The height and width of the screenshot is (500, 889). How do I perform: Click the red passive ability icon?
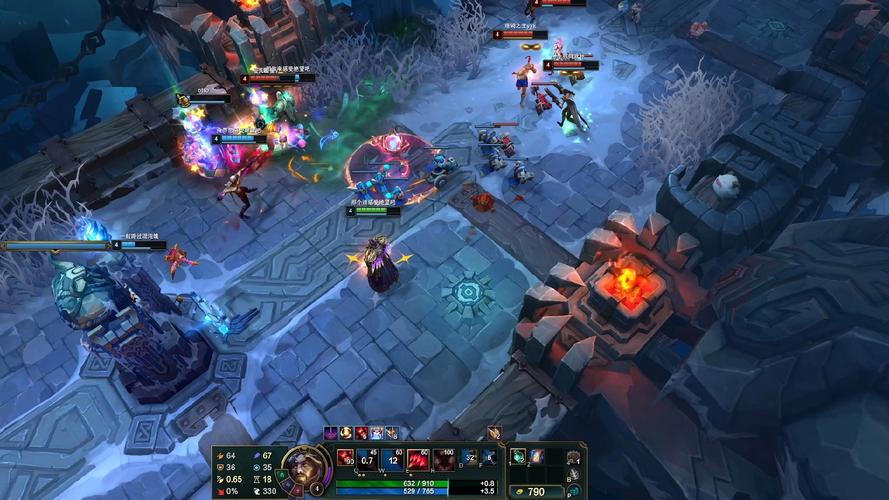pyautogui.click(x=346, y=458)
